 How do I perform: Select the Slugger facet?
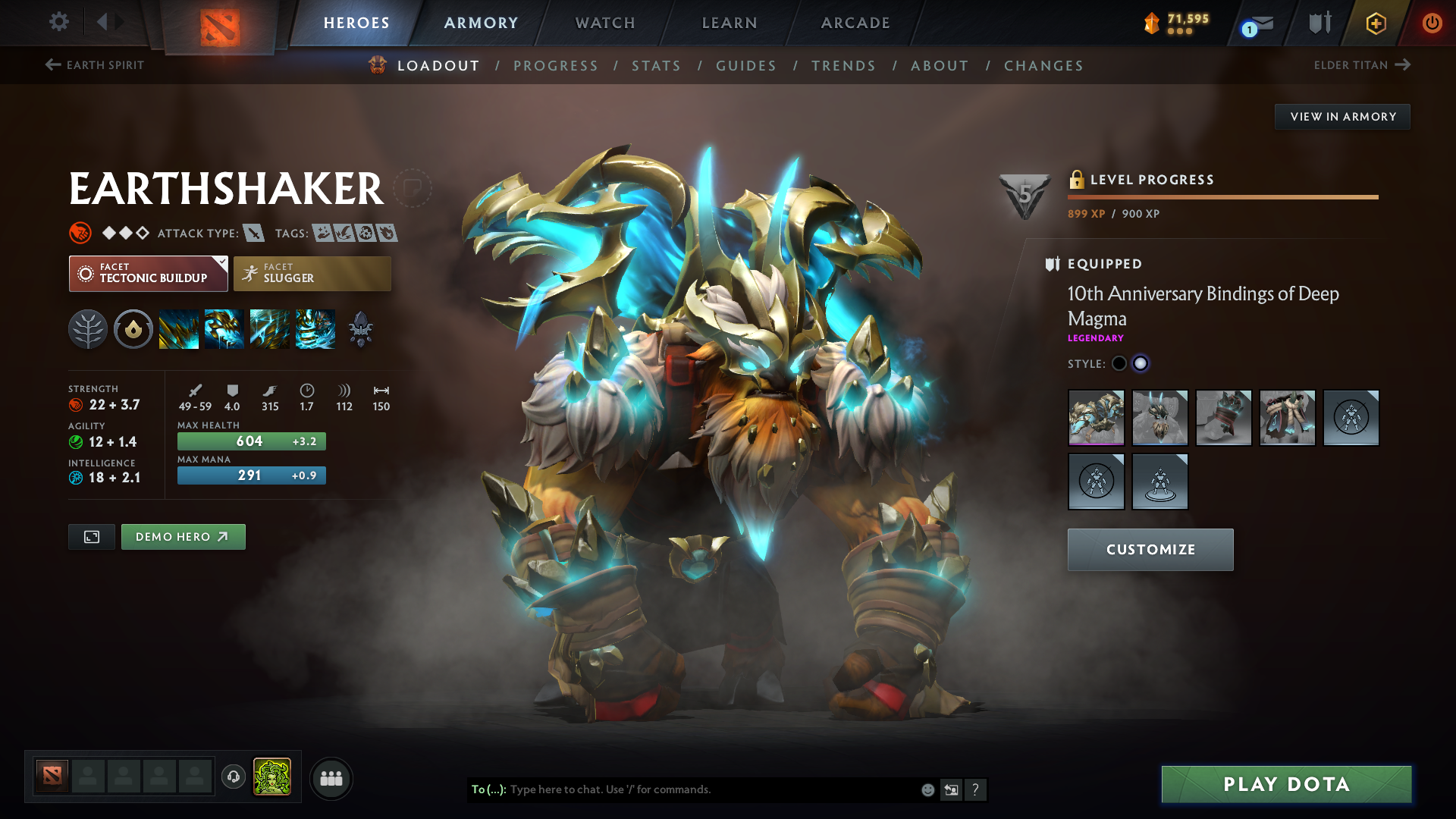(312, 273)
